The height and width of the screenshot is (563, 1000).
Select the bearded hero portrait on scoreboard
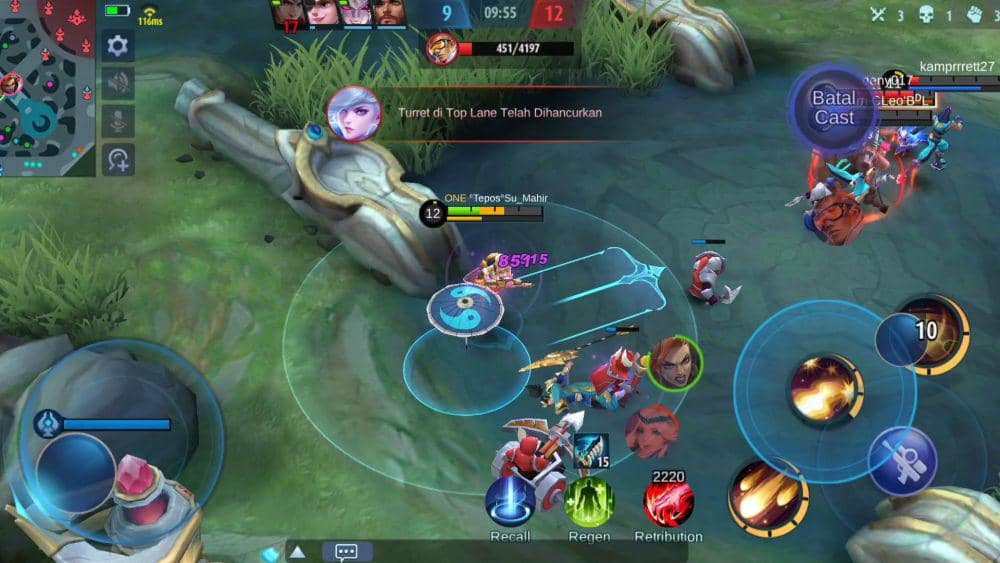(389, 14)
